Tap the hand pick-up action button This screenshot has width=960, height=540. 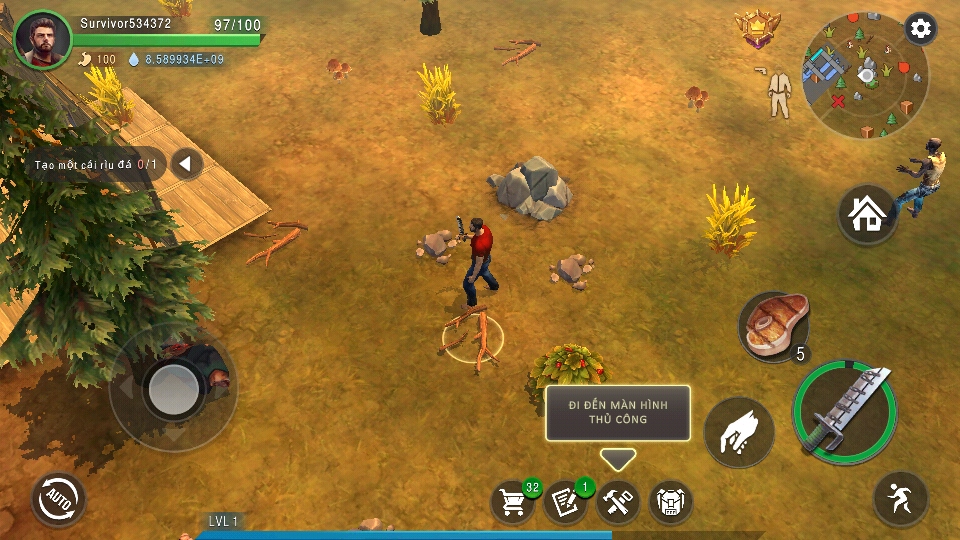coord(739,433)
